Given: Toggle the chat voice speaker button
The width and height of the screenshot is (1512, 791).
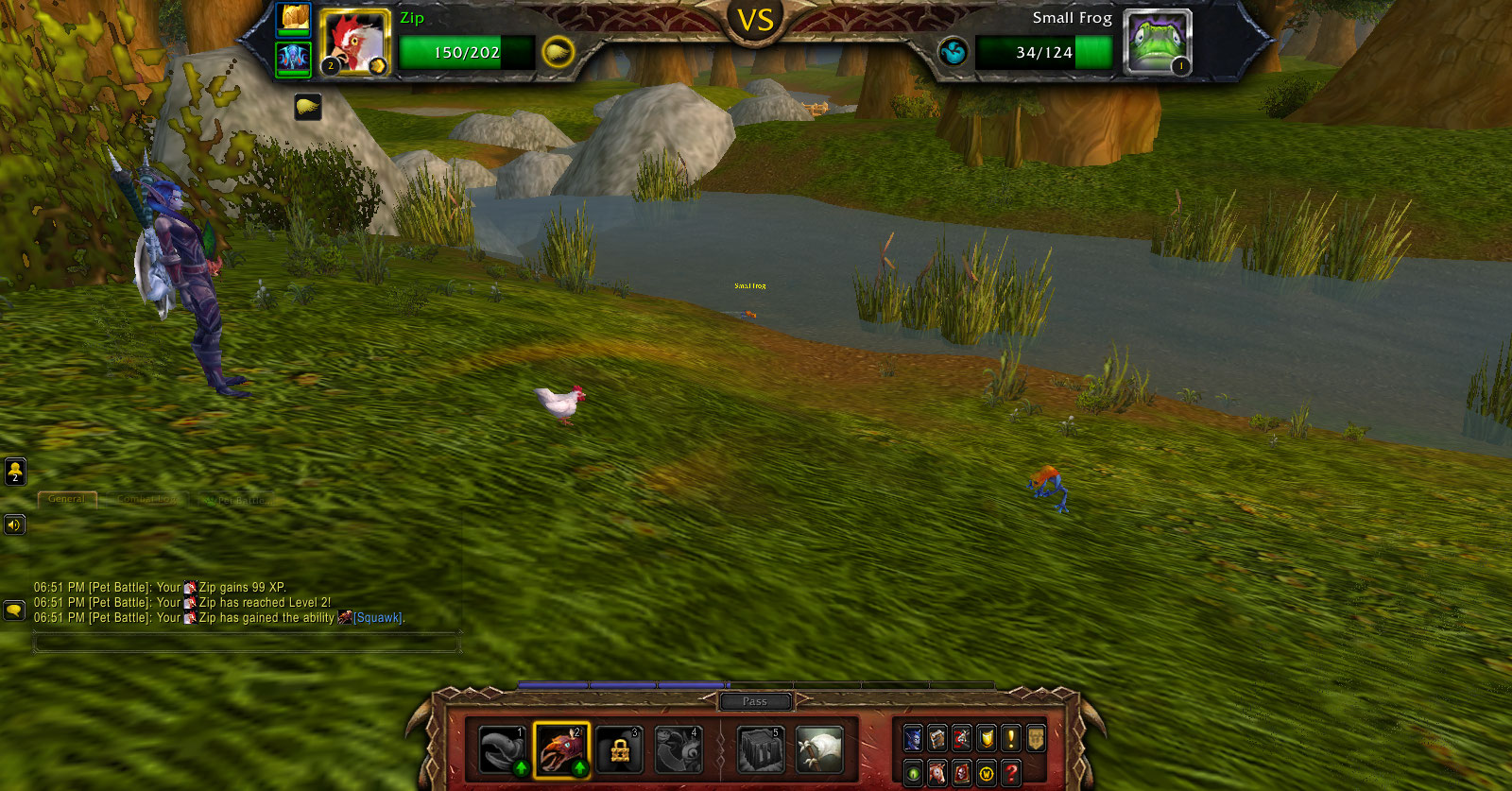Looking at the screenshot, I should click(14, 524).
